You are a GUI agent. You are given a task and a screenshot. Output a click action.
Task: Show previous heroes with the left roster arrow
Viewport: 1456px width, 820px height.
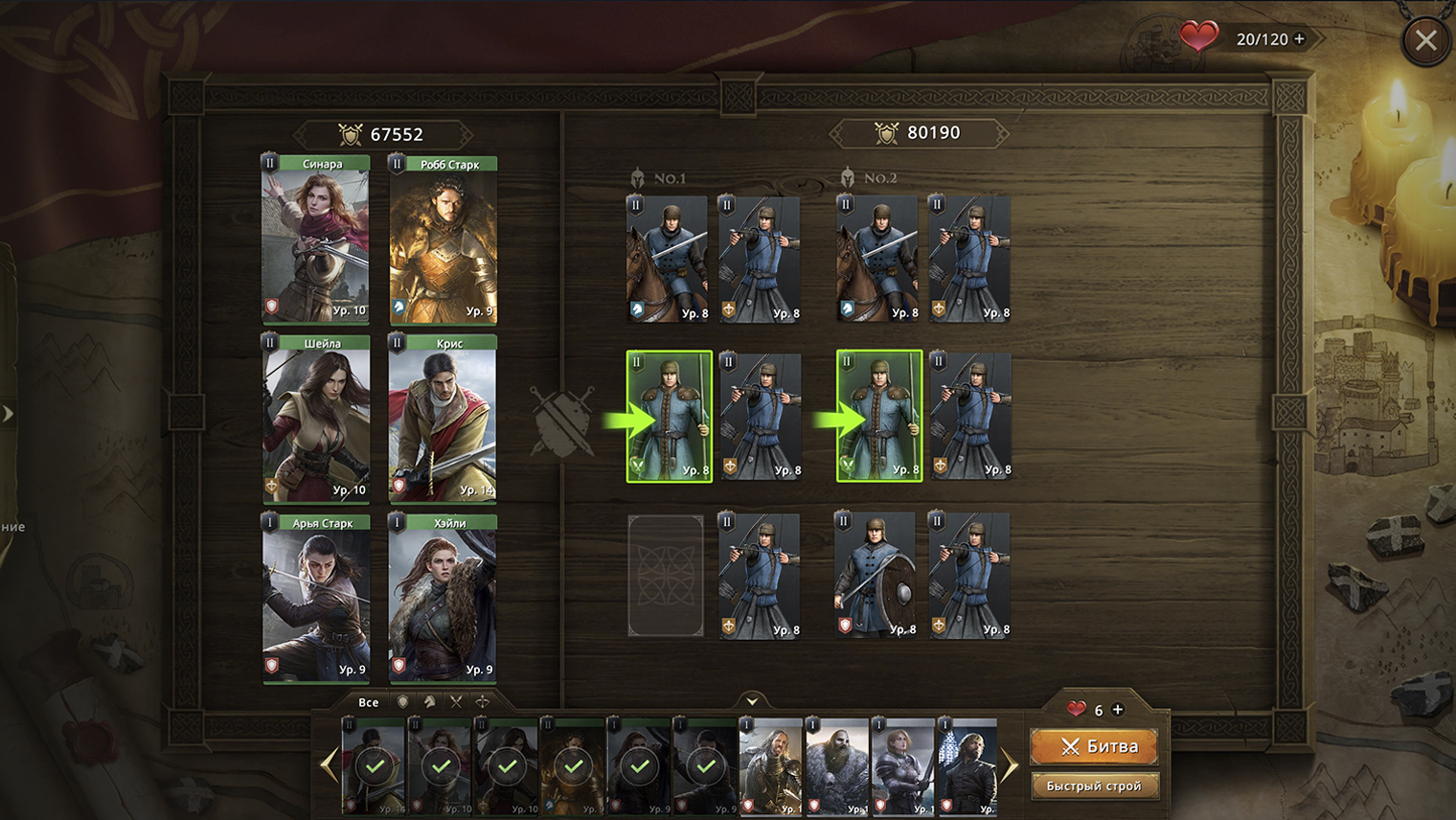click(x=330, y=765)
